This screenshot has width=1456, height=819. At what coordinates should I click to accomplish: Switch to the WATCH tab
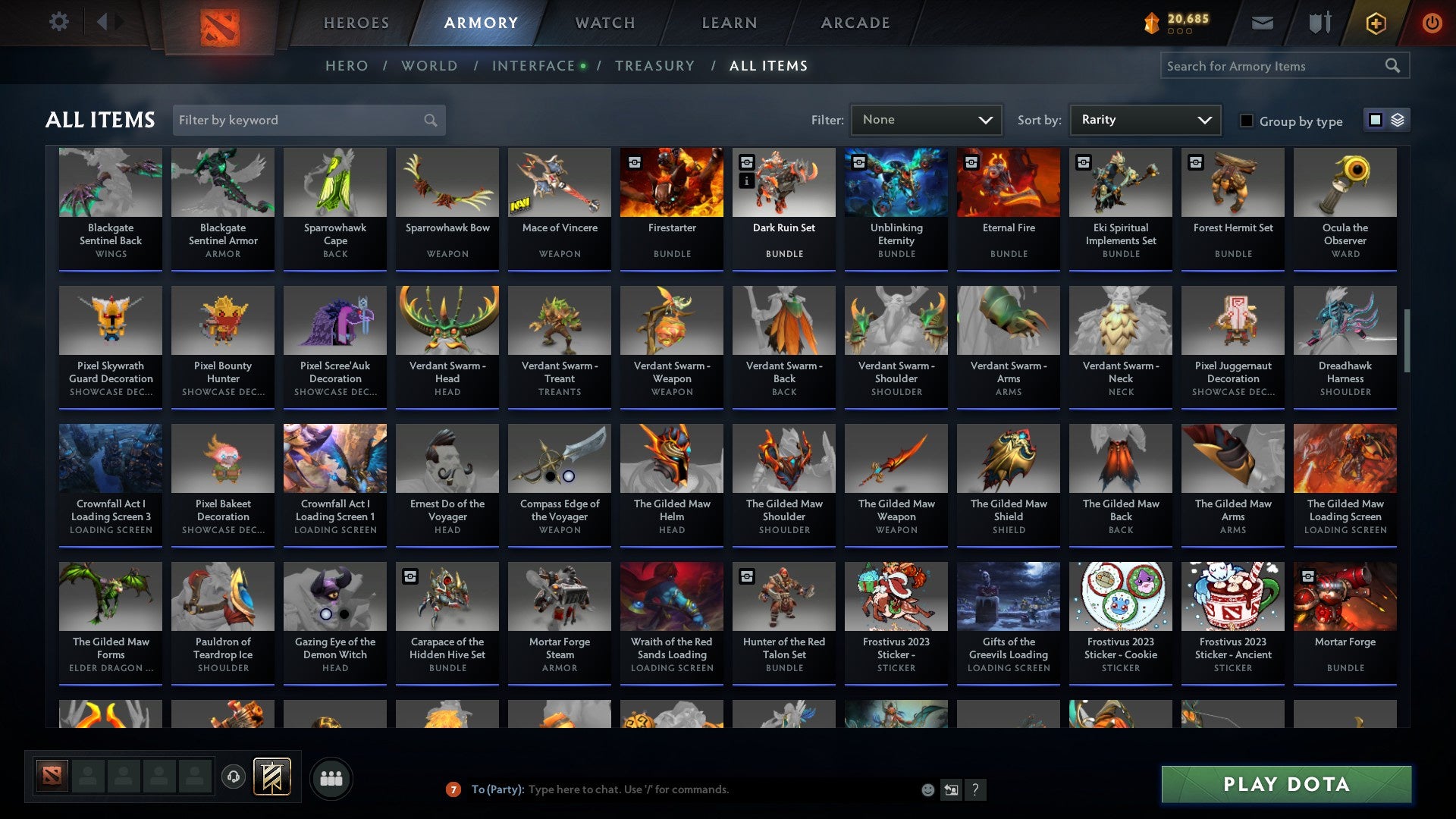click(x=604, y=23)
